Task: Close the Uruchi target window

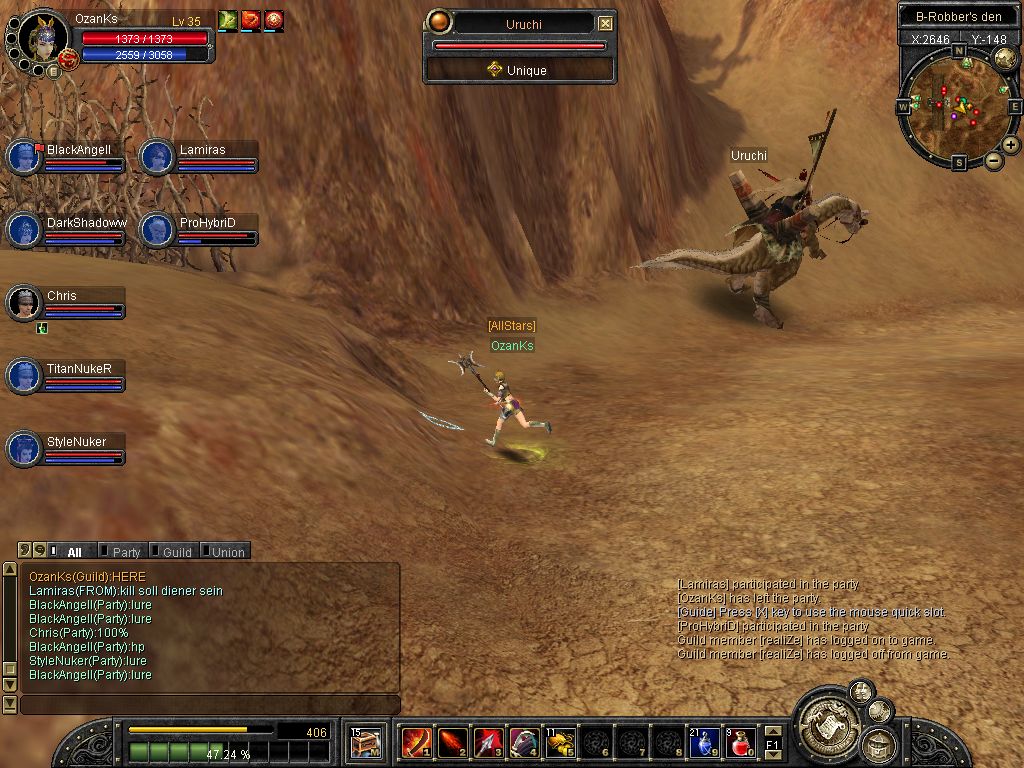Action: click(605, 23)
